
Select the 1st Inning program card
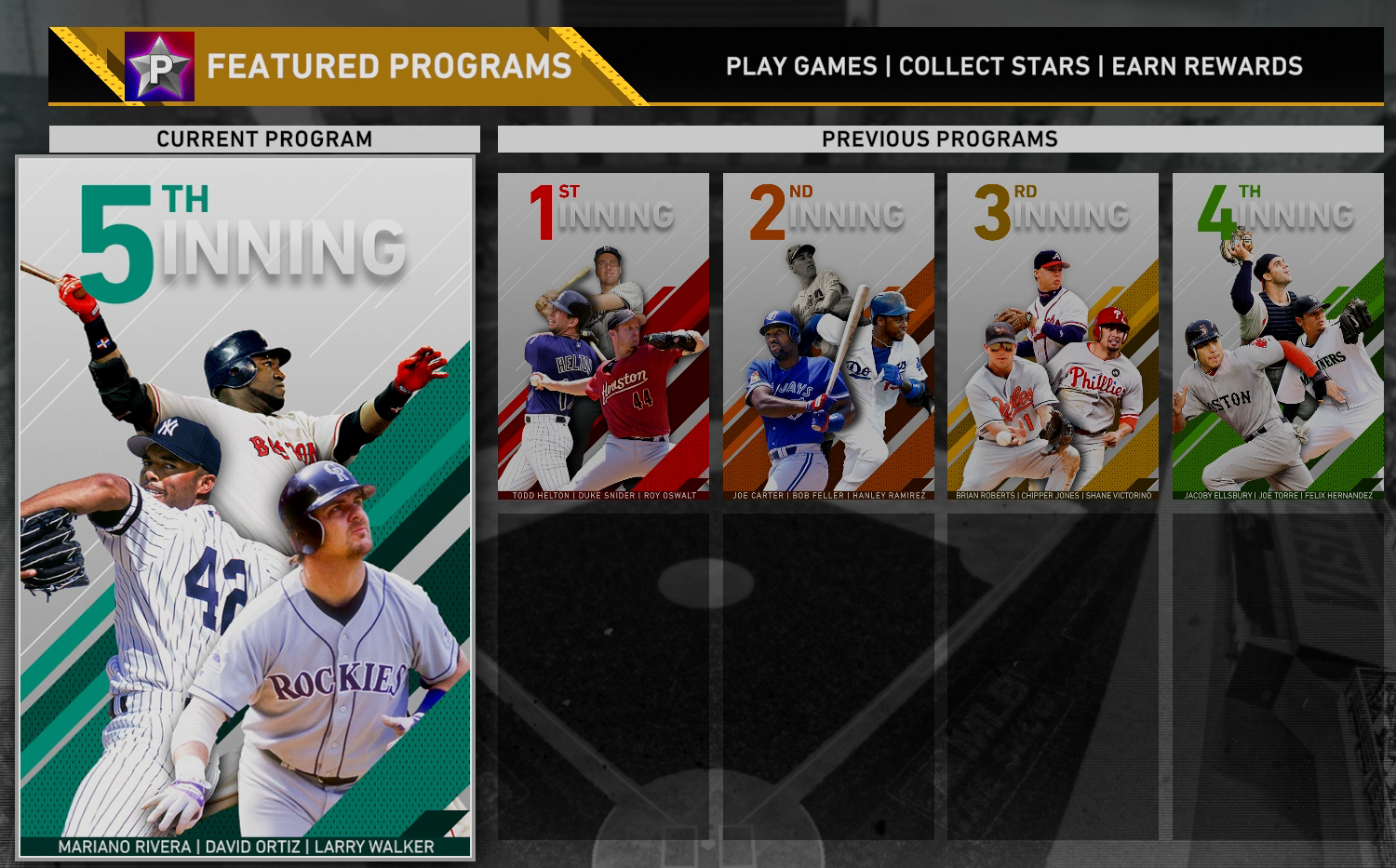coord(603,337)
